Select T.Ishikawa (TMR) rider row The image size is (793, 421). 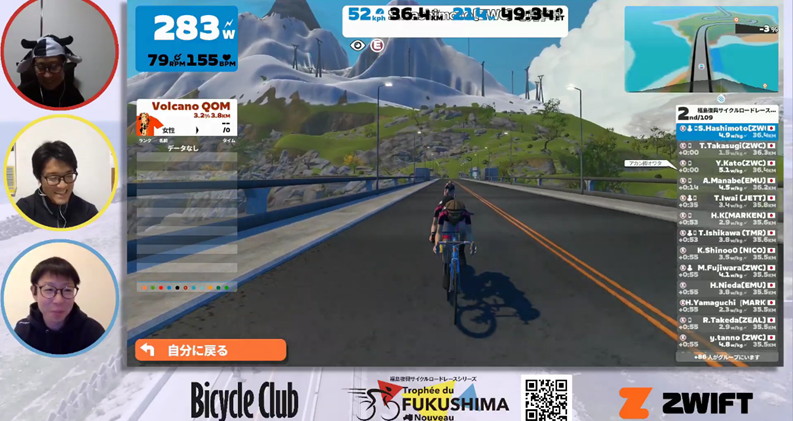pyautogui.click(x=727, y=236)
